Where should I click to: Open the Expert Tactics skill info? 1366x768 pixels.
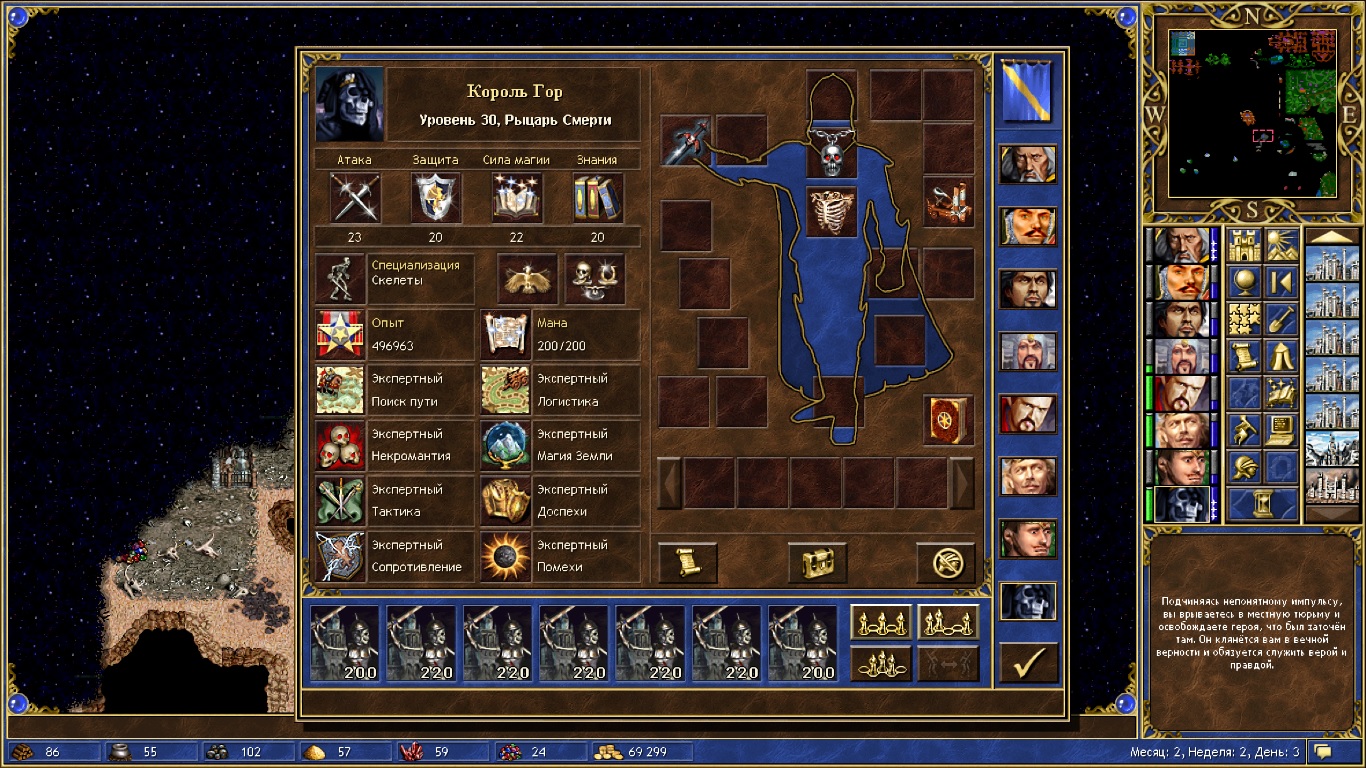[x=340, y=501]
